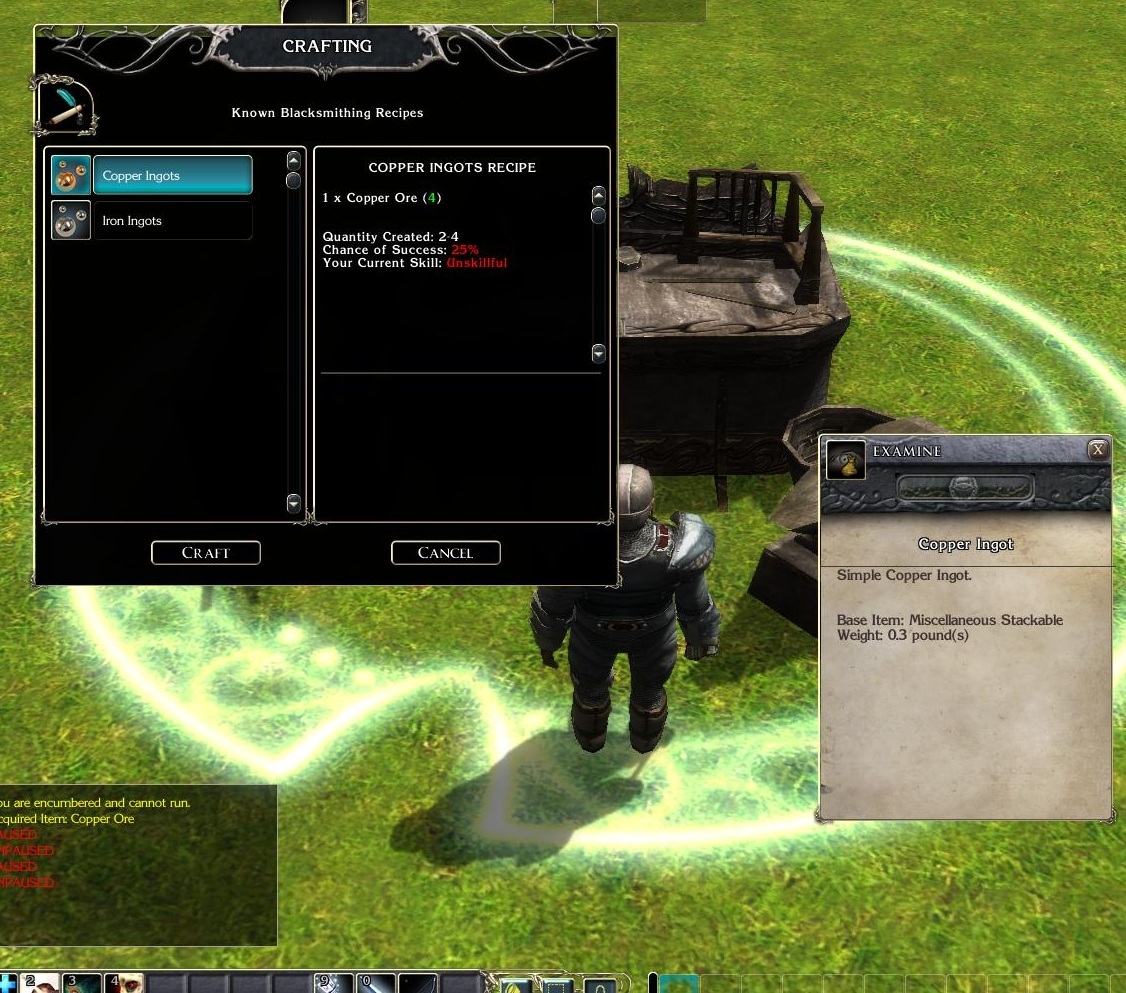The image size is (1126, 993).
Task: Select the Copper Ingots recipe
Action: tap(172, 176)
